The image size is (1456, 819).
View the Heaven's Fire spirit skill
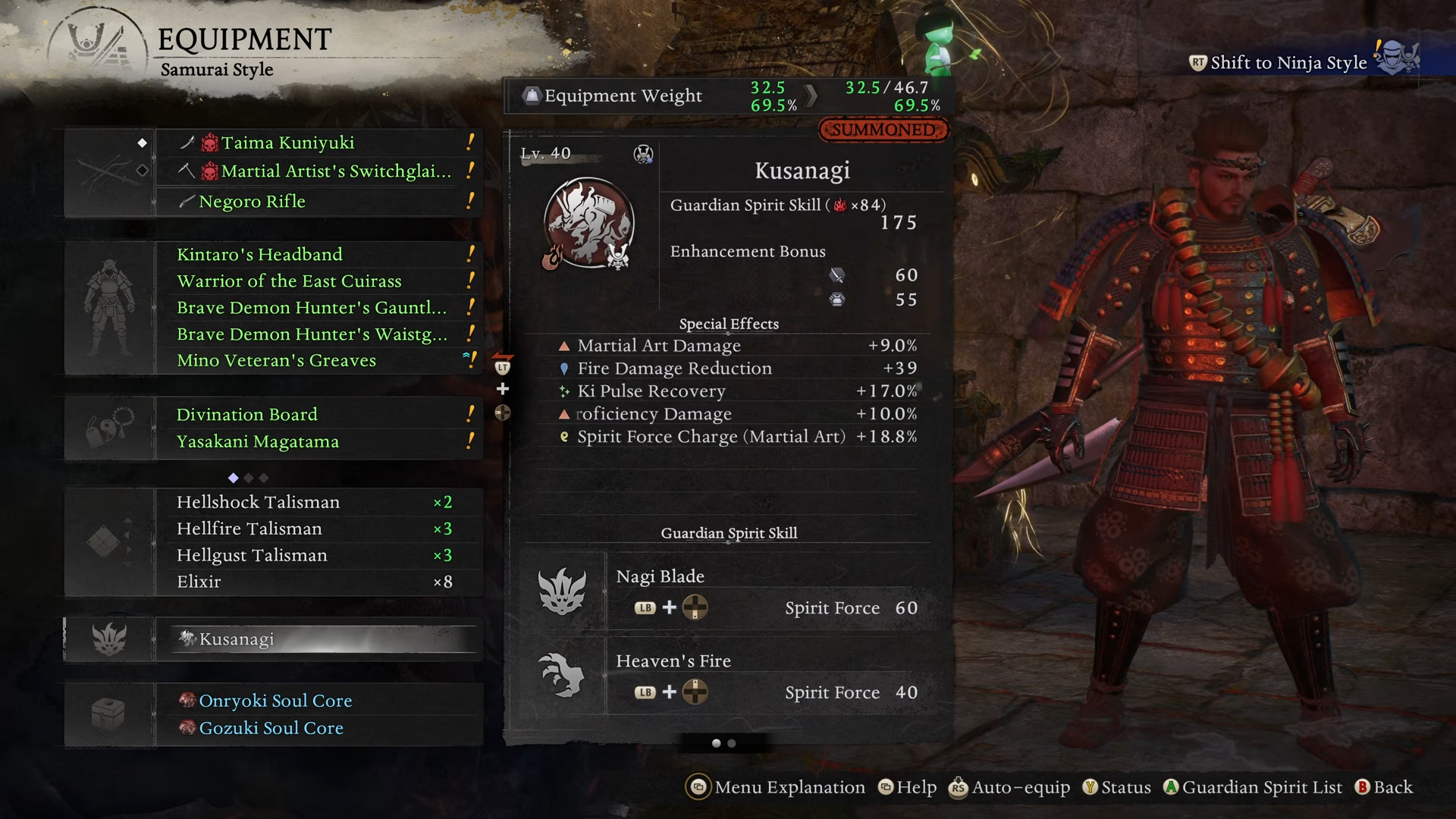[728, 676]
